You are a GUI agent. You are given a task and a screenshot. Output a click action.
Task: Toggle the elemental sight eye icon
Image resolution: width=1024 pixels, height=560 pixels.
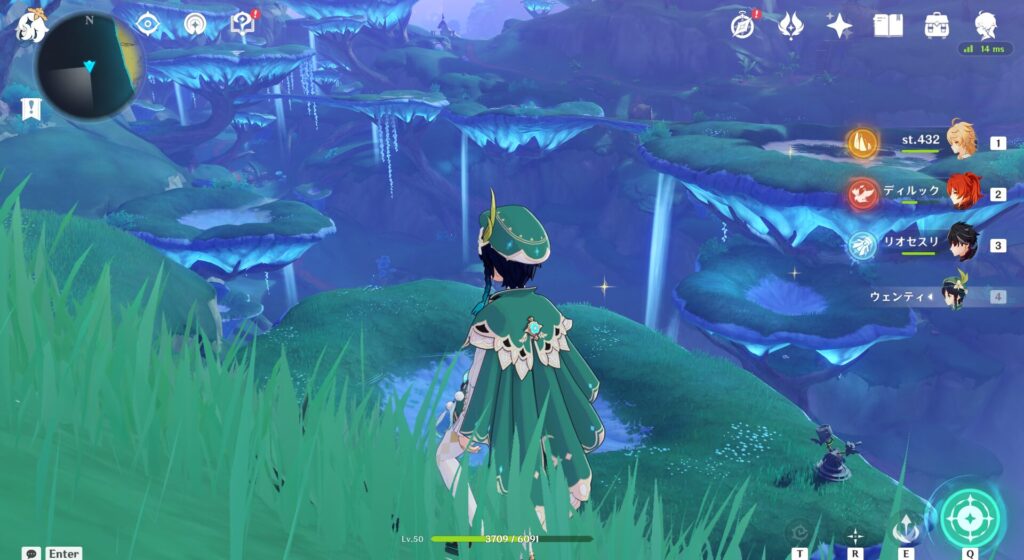click(x=148, y=23)
